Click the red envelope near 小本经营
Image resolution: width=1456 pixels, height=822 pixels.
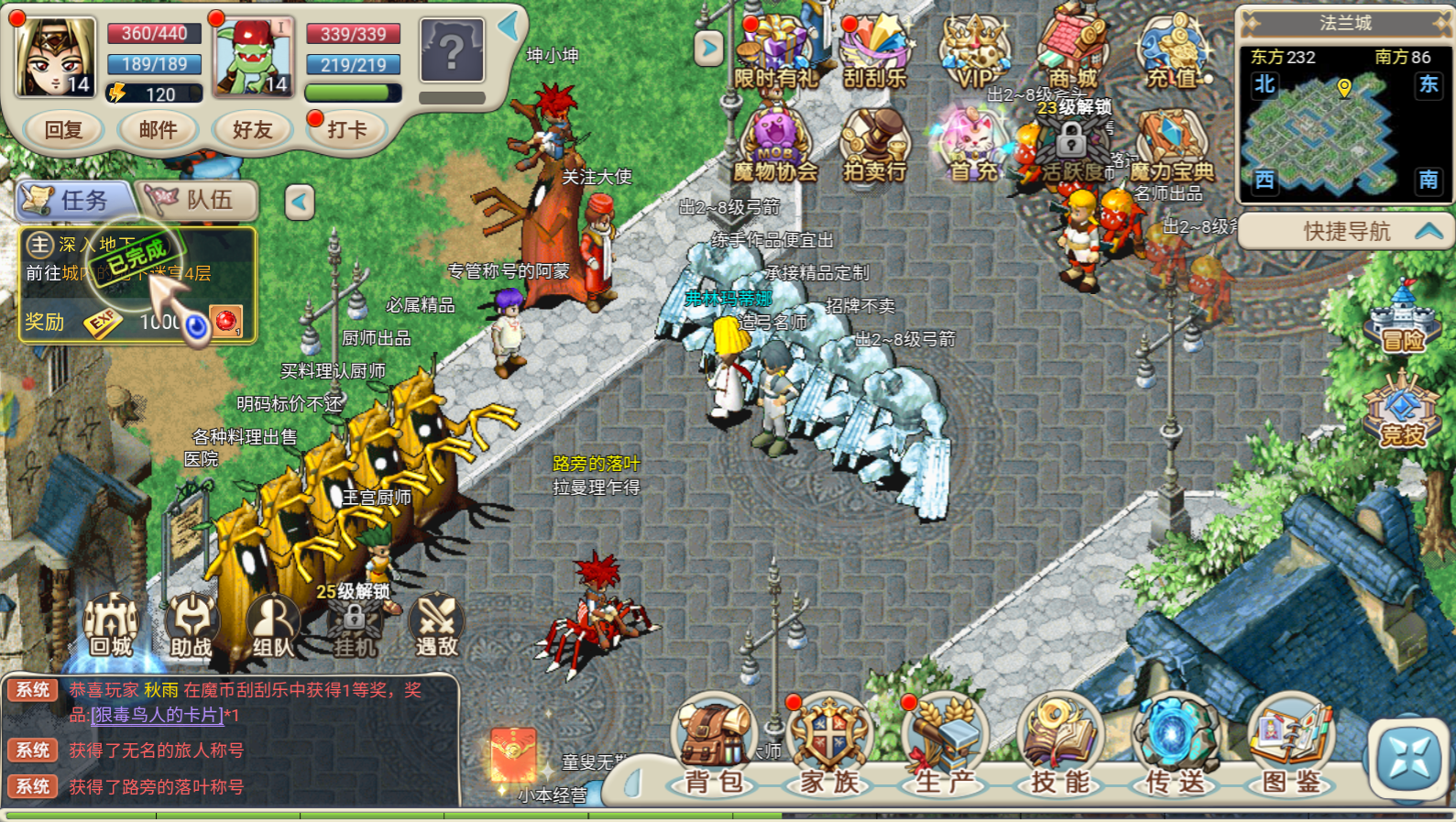pyautogui.click(x=513, y=754)
